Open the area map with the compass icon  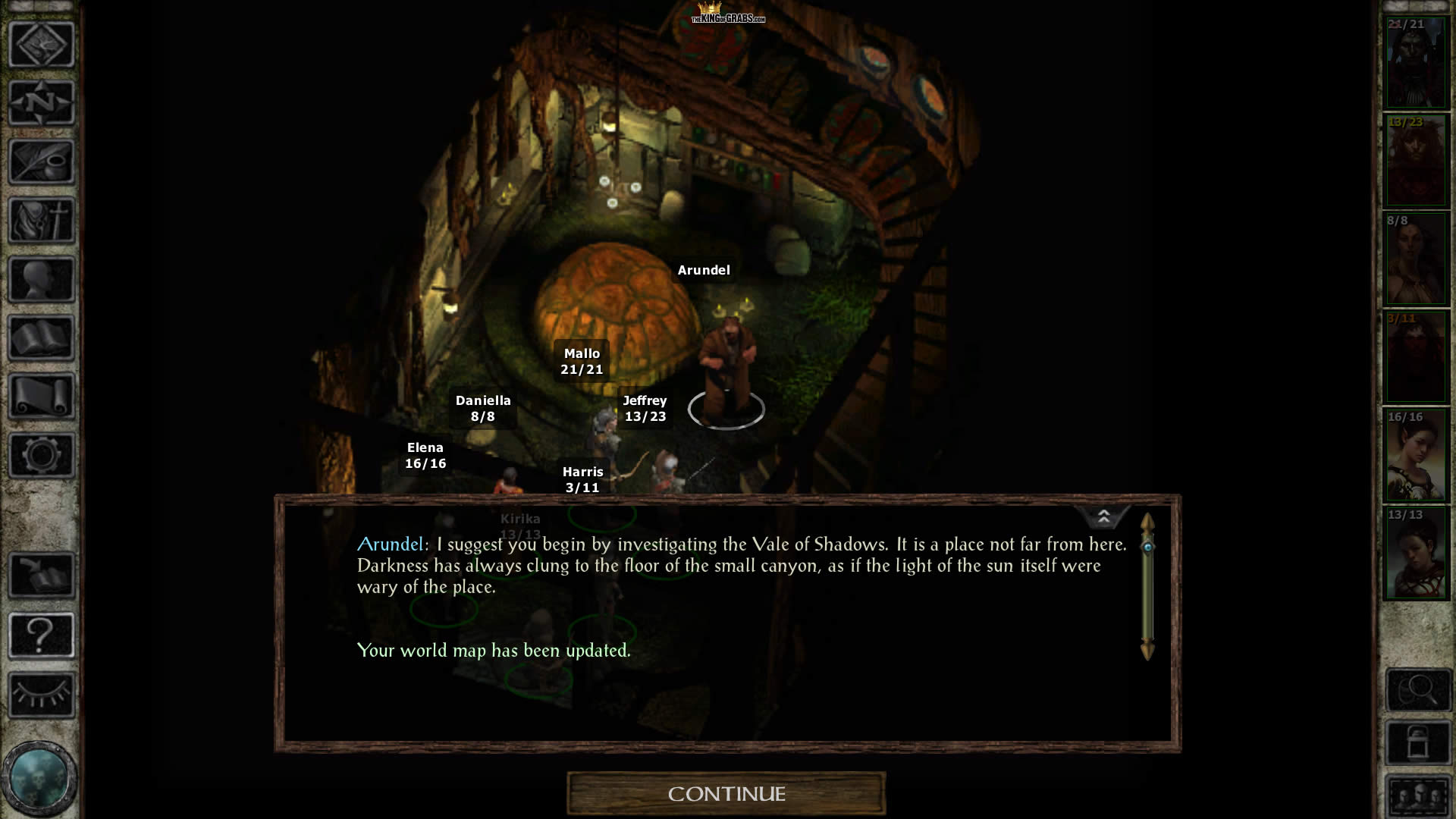click(x=42, y=102)
